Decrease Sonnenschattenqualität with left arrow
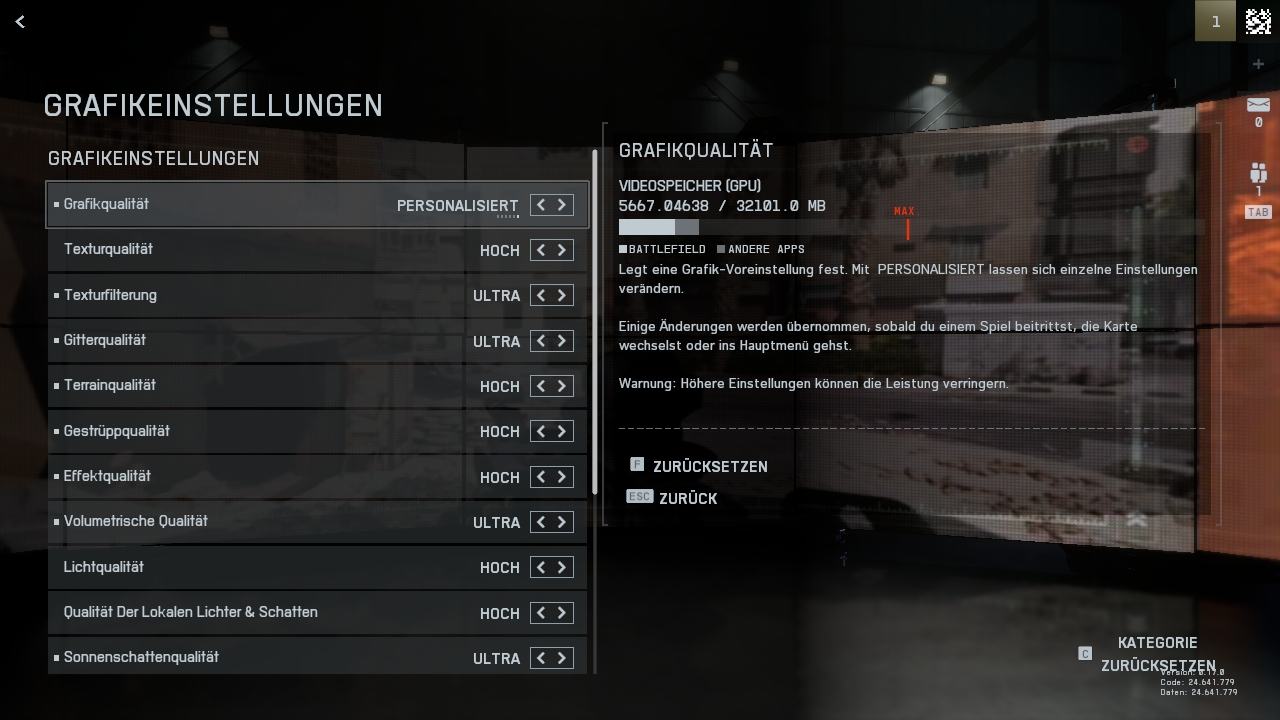 click(x=541, y=658)
